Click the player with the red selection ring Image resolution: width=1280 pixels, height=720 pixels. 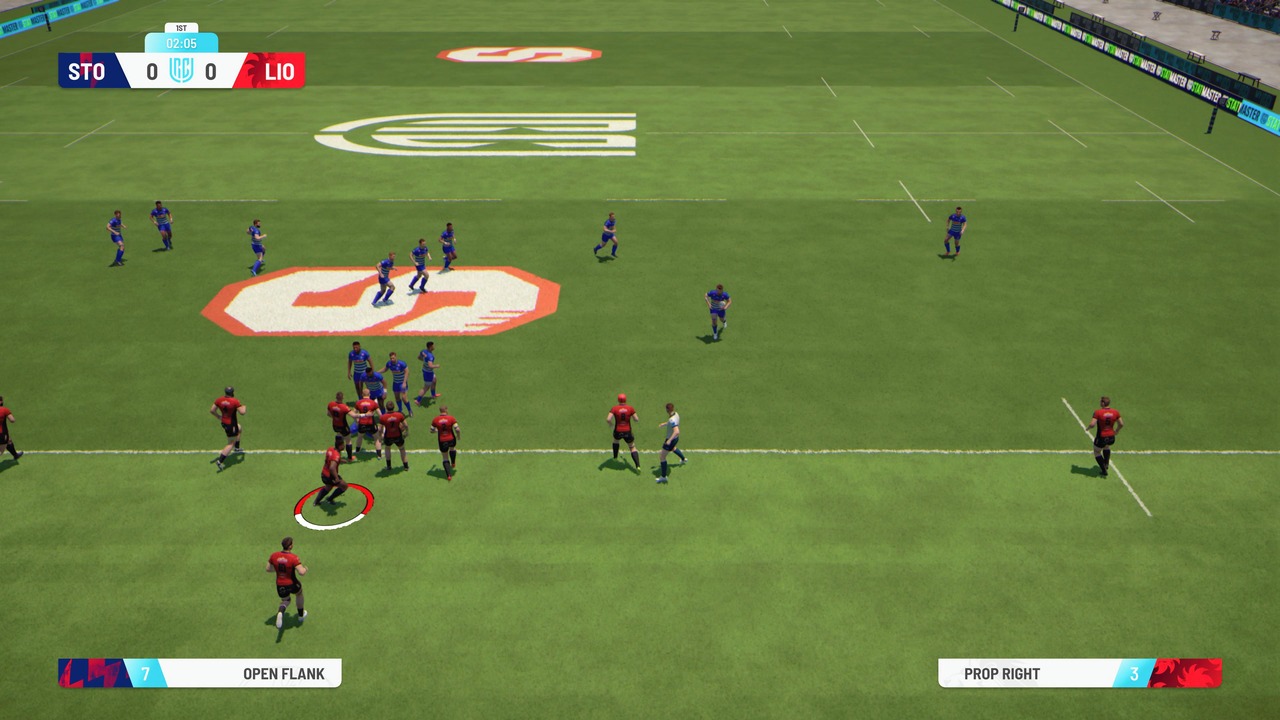[332, 478]
